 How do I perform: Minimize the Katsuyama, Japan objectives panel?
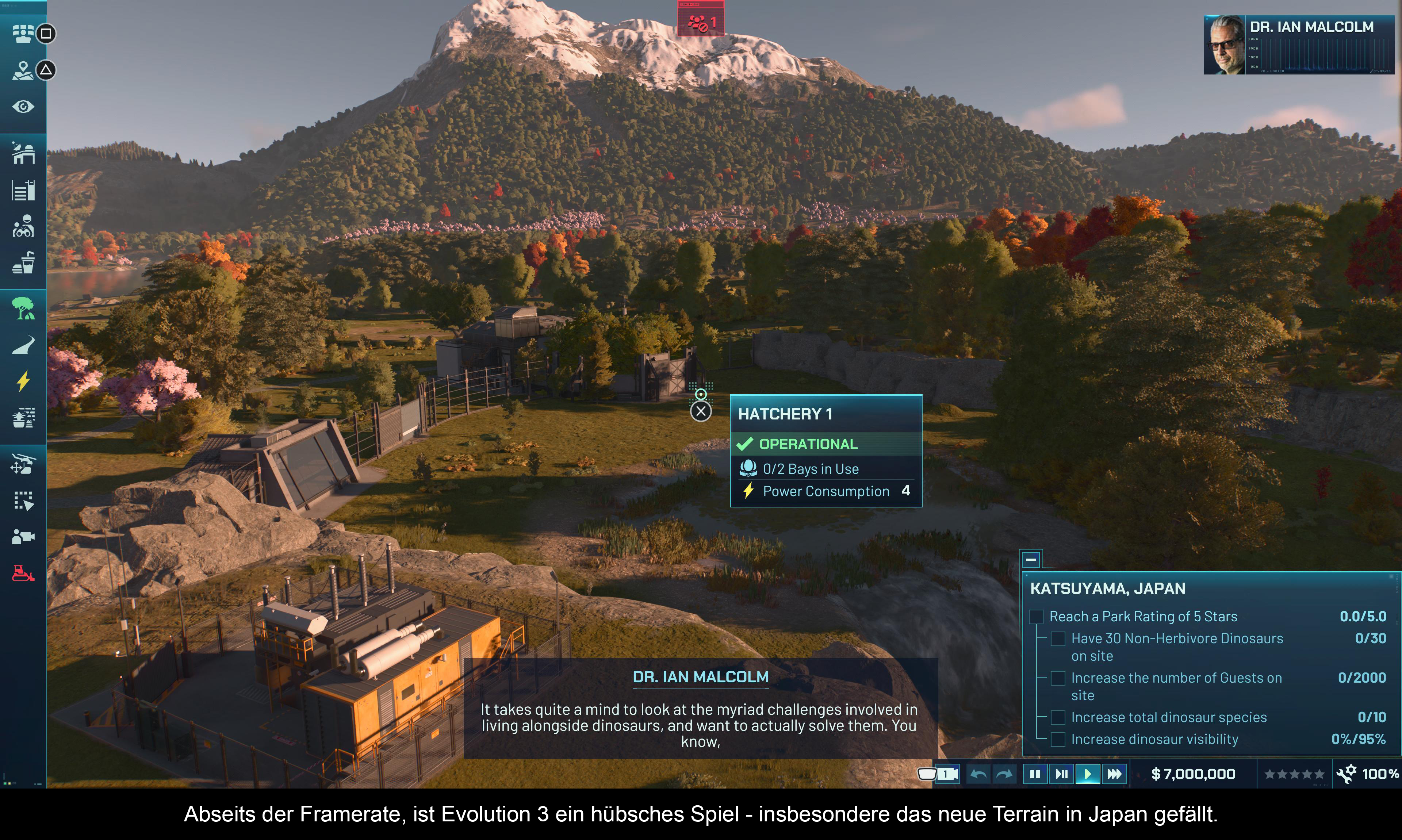coord(1031,560)
